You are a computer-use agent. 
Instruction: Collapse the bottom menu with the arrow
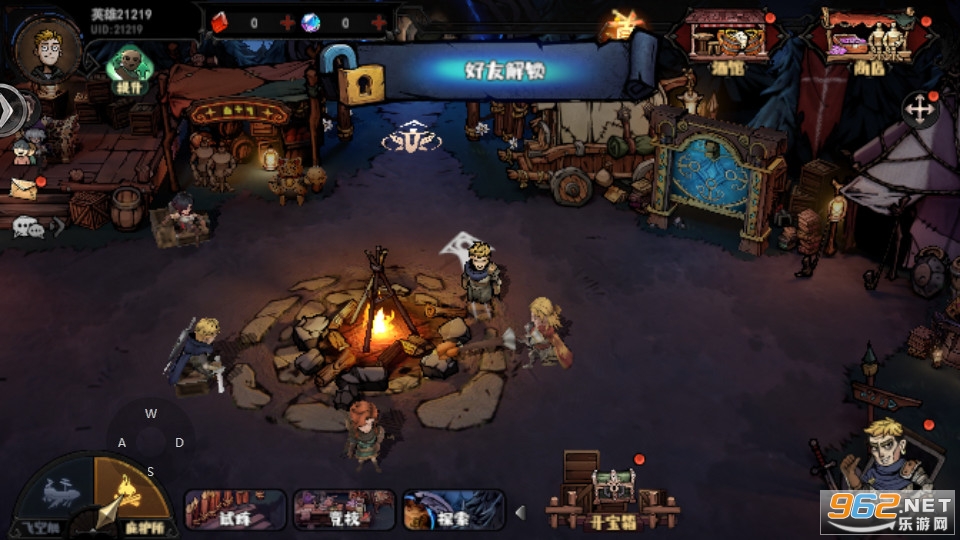tap(520, 513)
